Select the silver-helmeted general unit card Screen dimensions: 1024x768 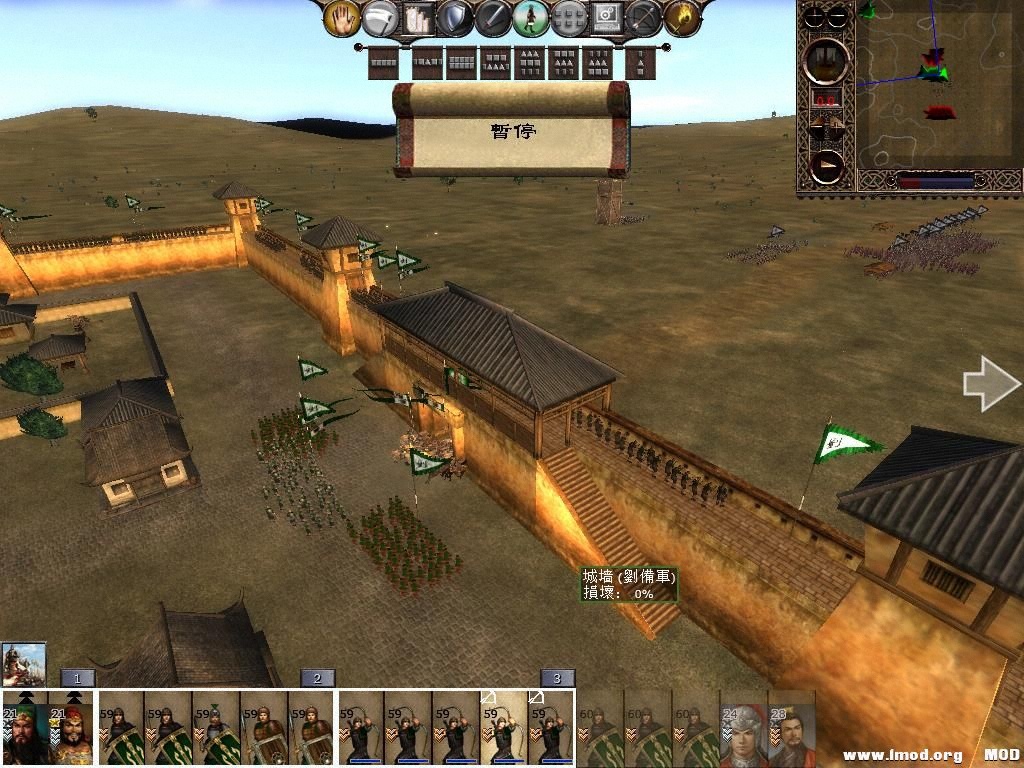(x=743, y=728)
